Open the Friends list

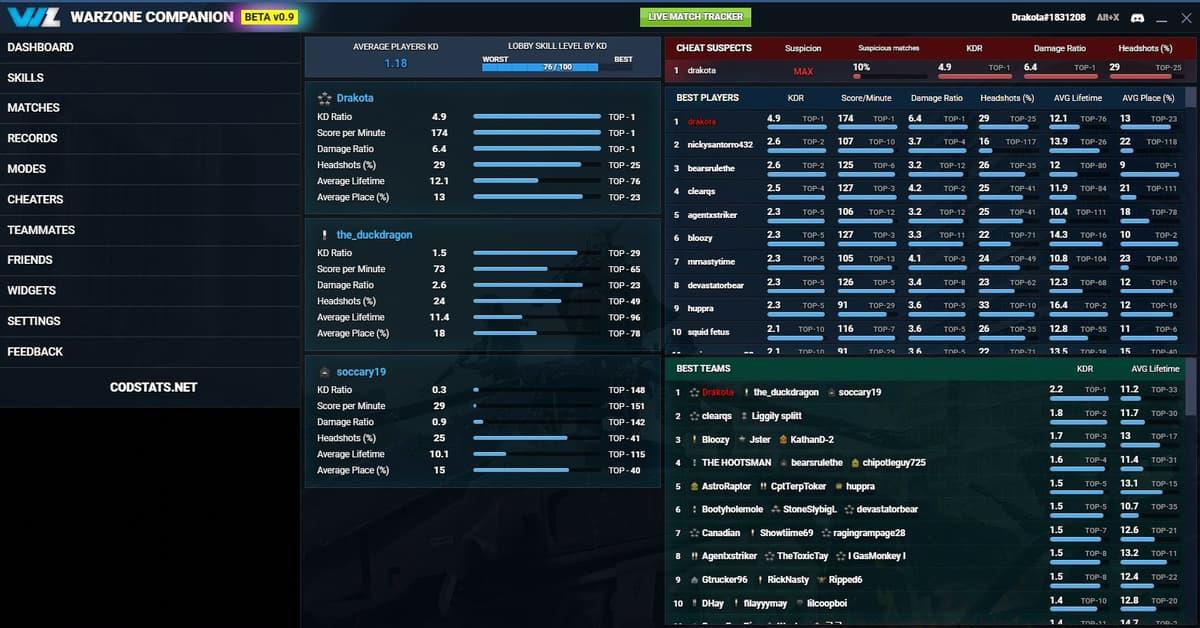tap(30, 260)
